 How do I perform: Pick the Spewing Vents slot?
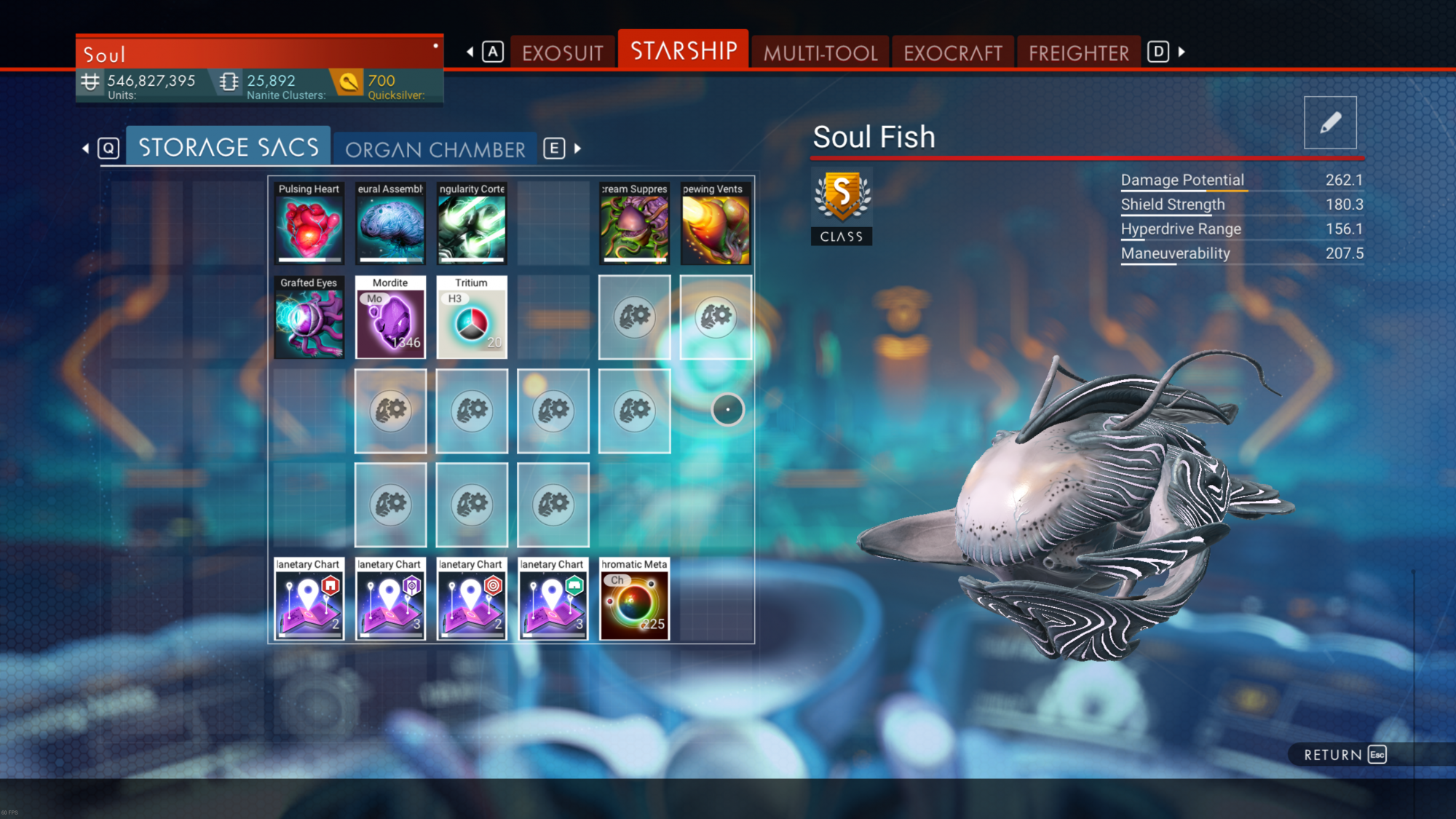click(x=716, y=223)
